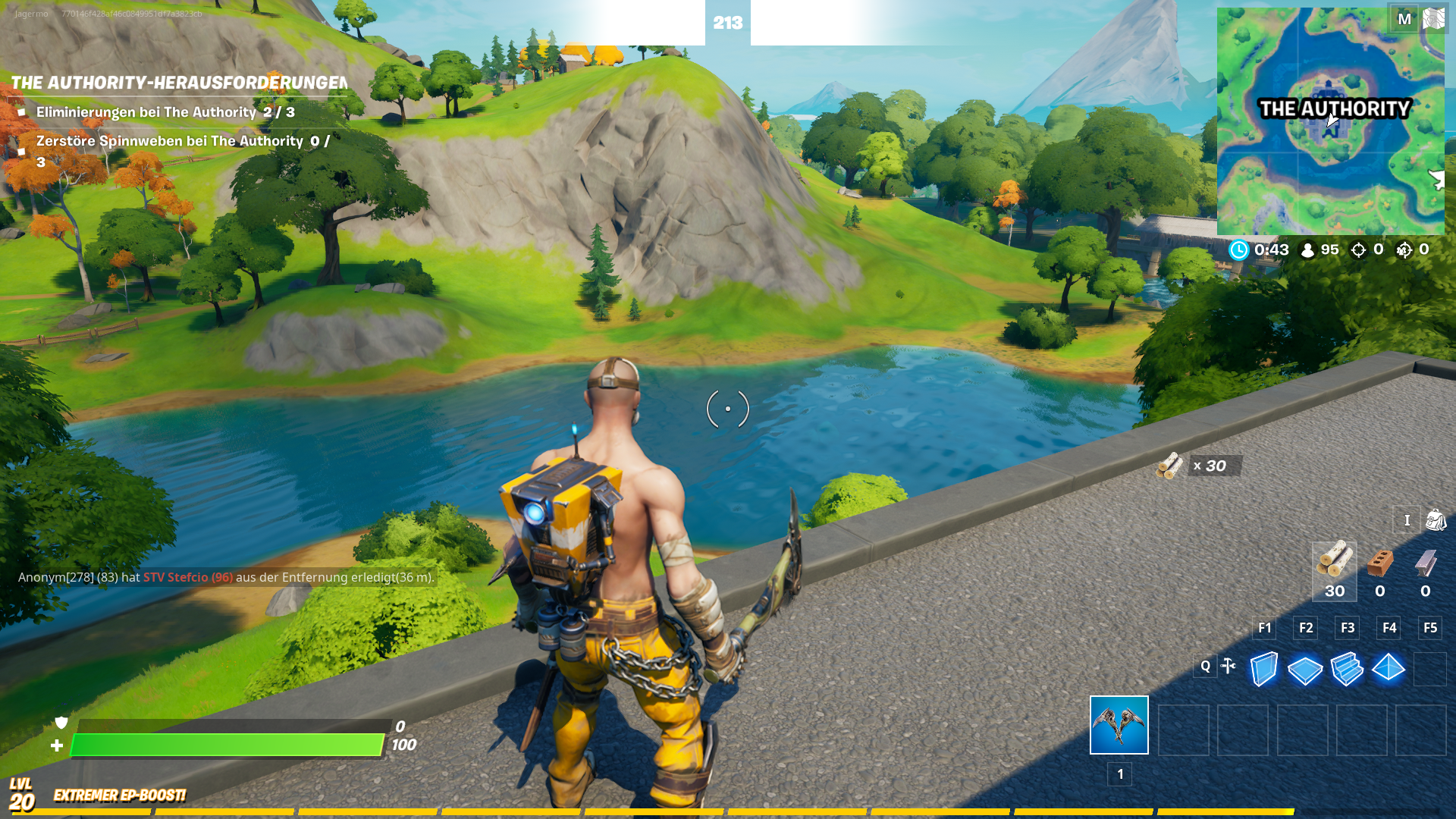Select the pickaxe hotbar slot
The image size is (1456, 819).
coord(1119,725)
